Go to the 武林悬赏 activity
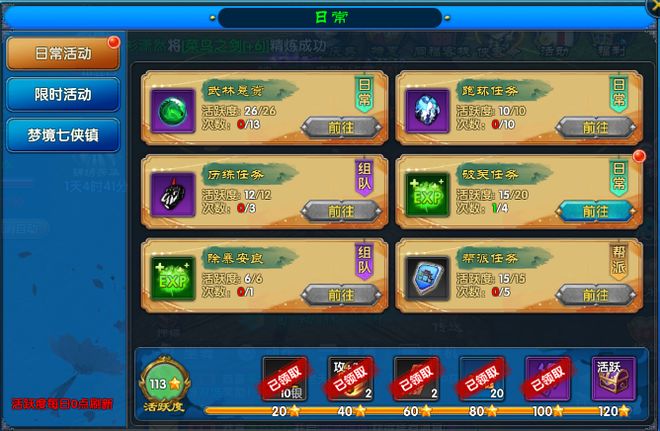 click(x=340, y=127)
